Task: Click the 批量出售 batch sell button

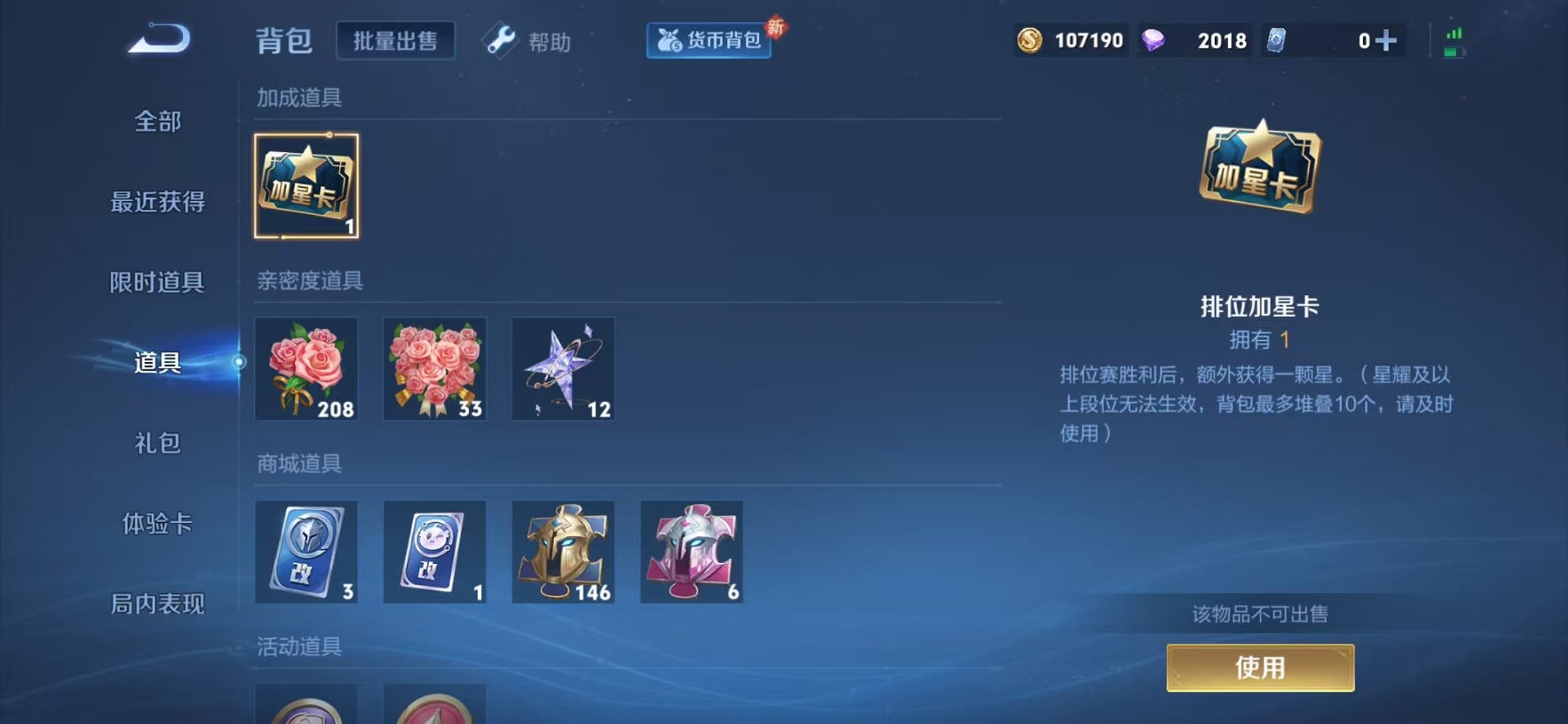Action: click(395, 39)
